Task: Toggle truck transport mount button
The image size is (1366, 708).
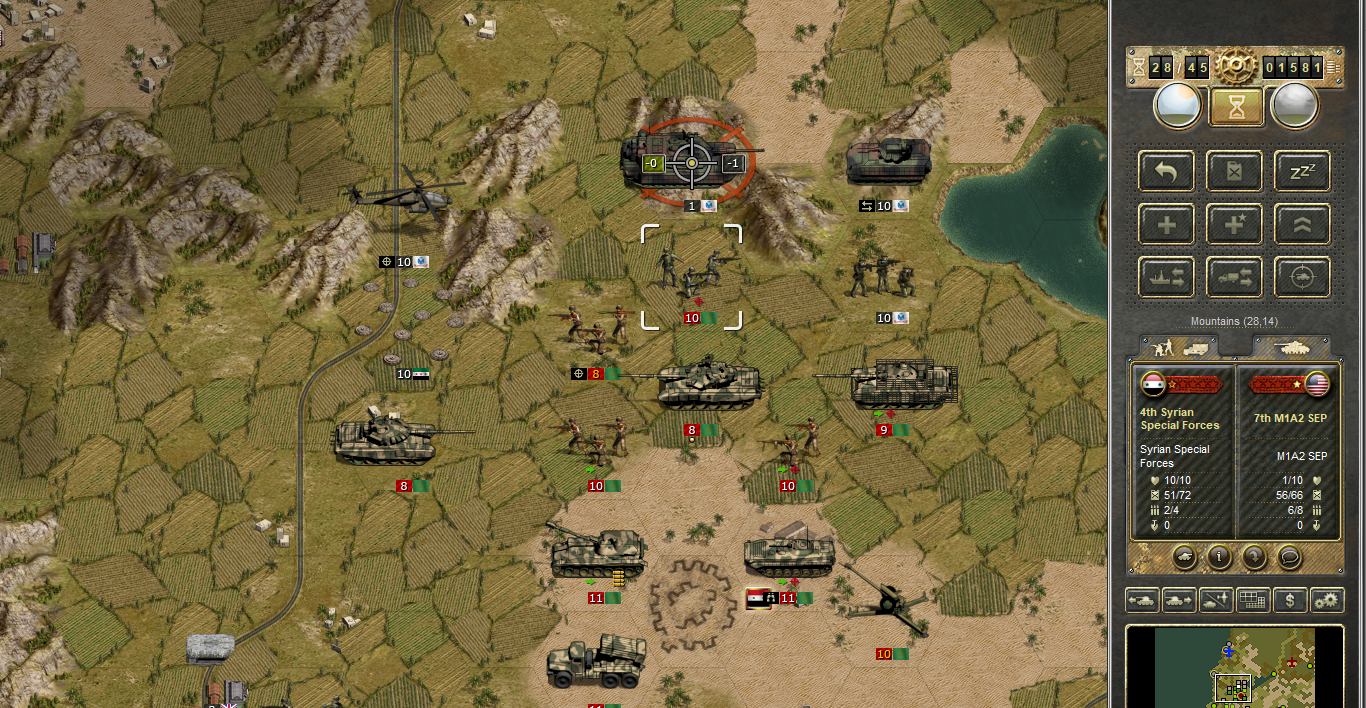Action: [x=1234, y=277]
